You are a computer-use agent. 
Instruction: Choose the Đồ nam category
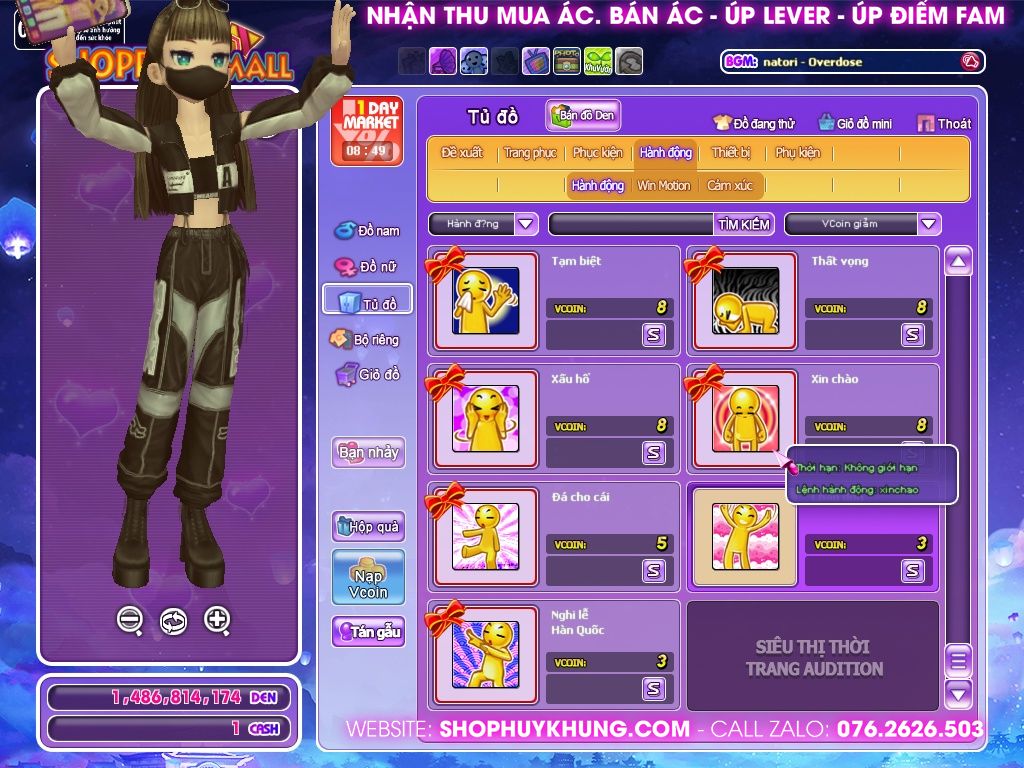click(x=367, y=231)
